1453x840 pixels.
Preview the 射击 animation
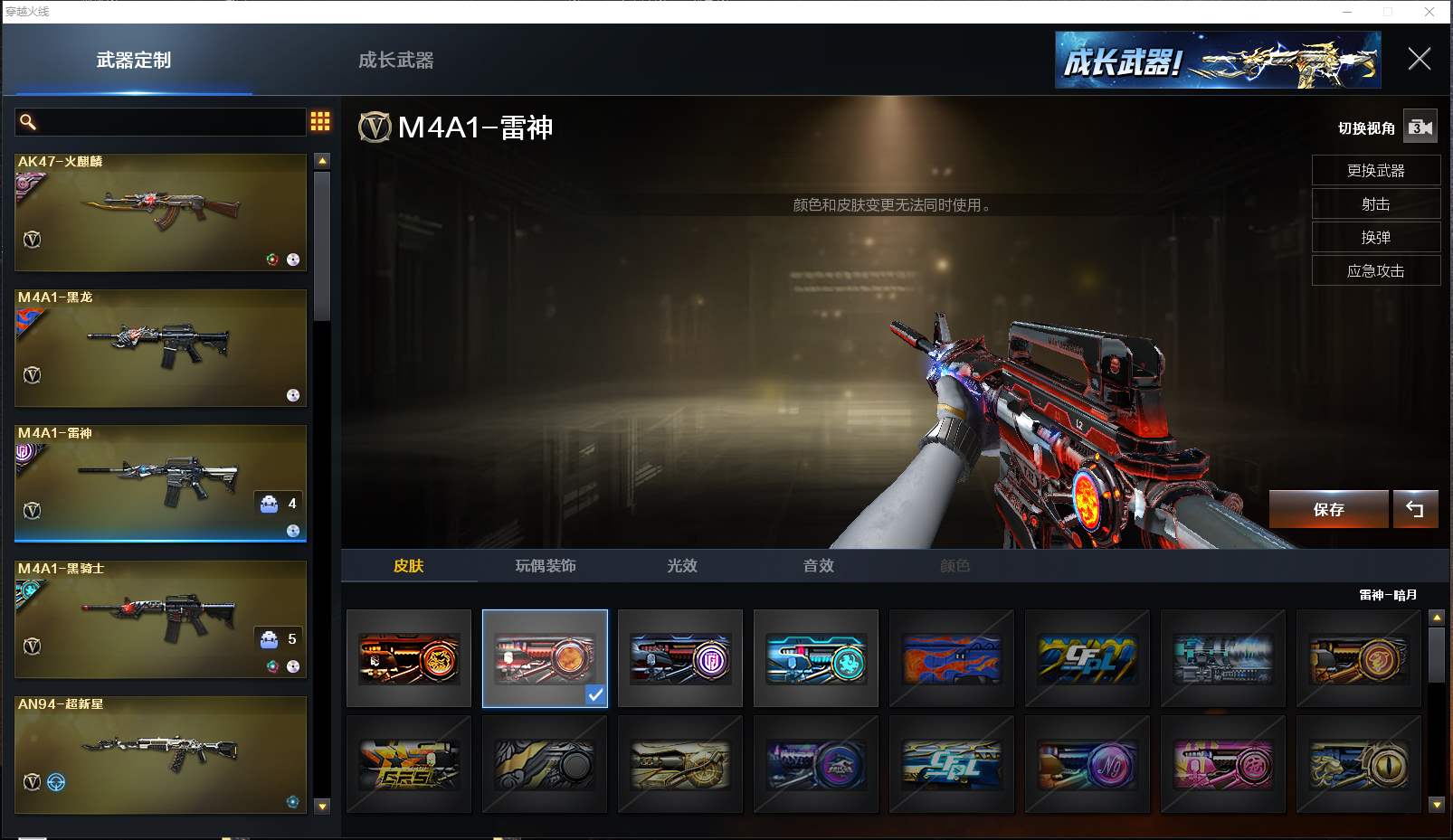1375,204
